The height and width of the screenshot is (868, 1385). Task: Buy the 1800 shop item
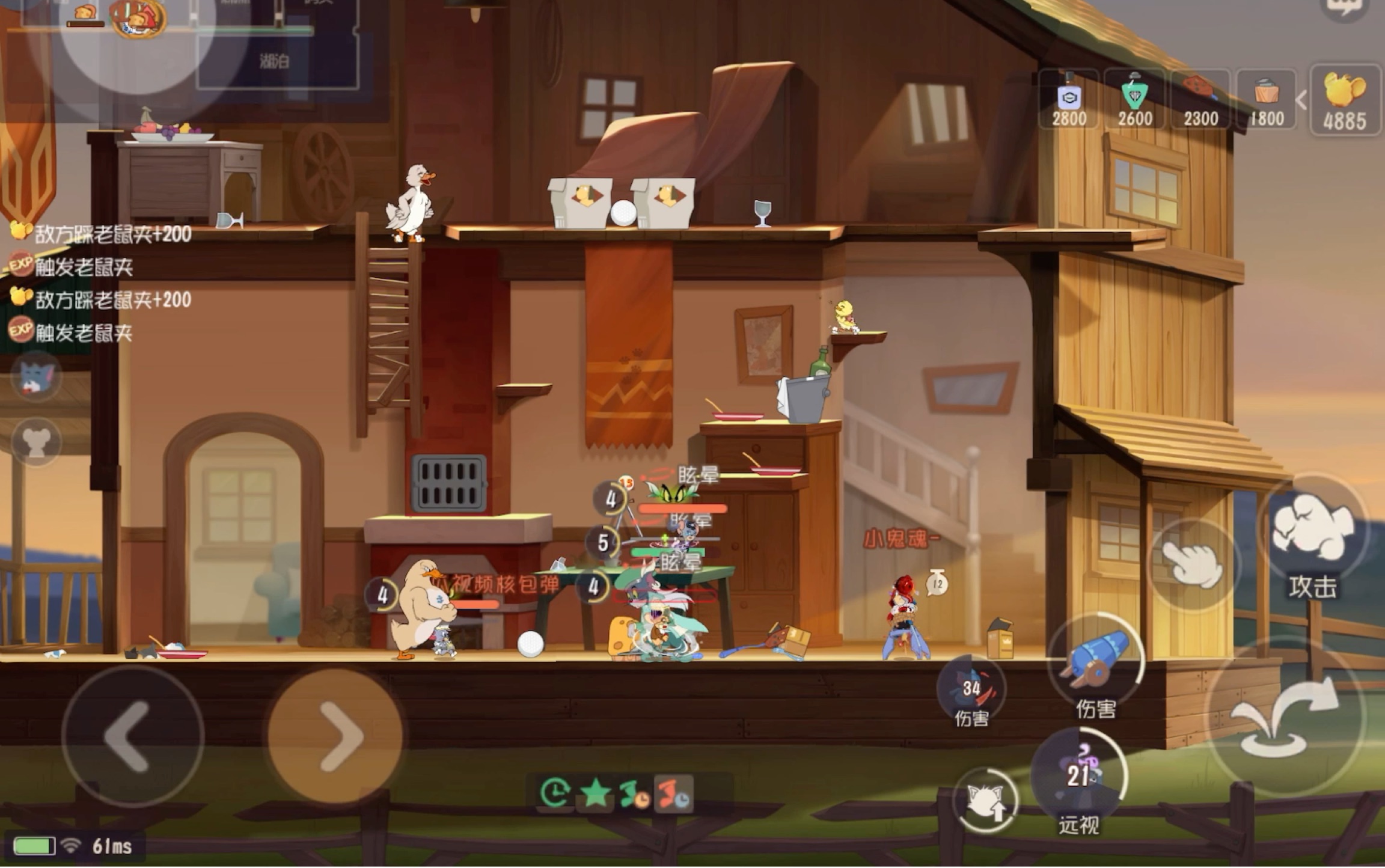(1267, 100)
